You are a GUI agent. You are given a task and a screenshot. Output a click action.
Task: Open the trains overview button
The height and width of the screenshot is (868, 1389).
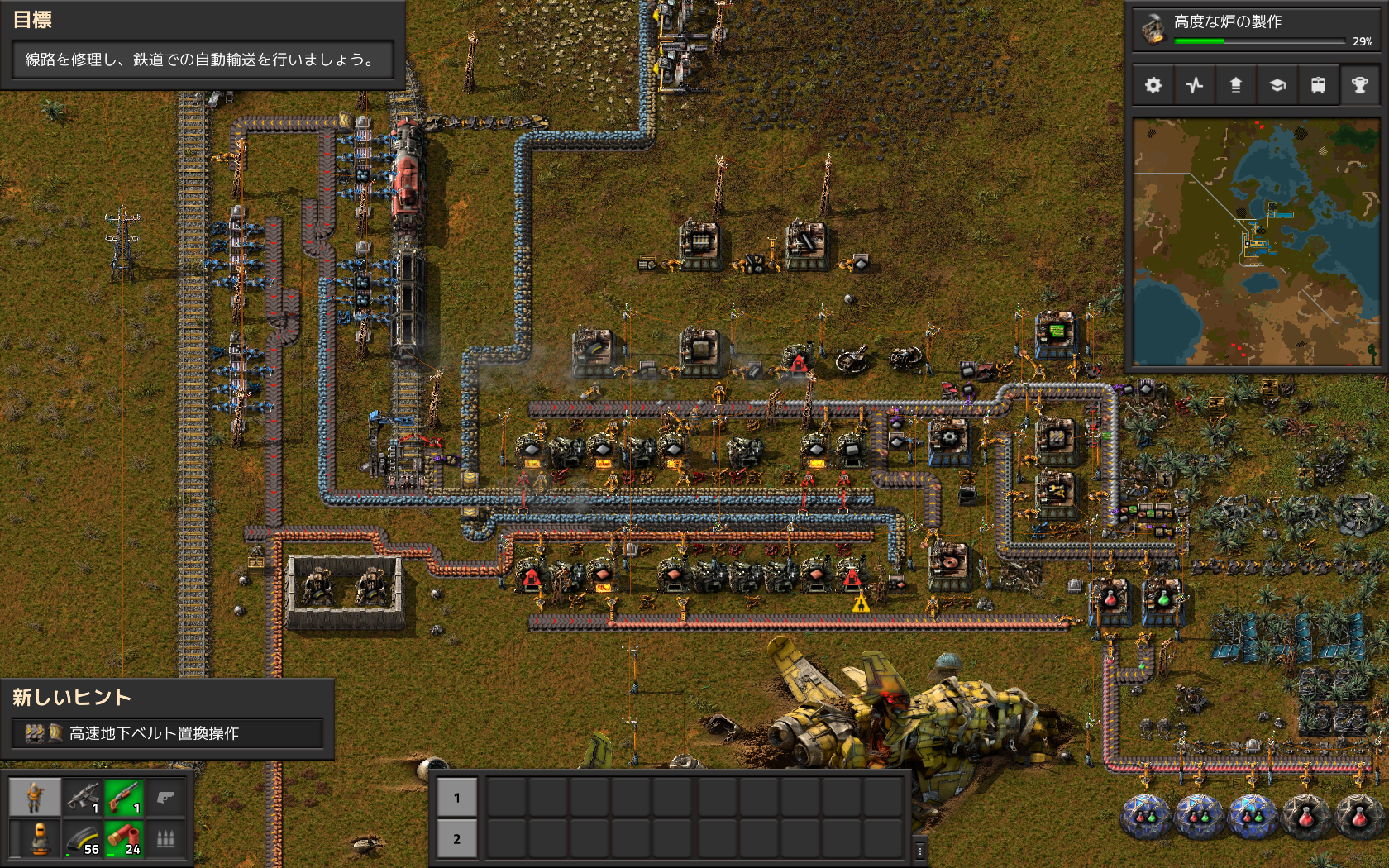pos(1319,85)
